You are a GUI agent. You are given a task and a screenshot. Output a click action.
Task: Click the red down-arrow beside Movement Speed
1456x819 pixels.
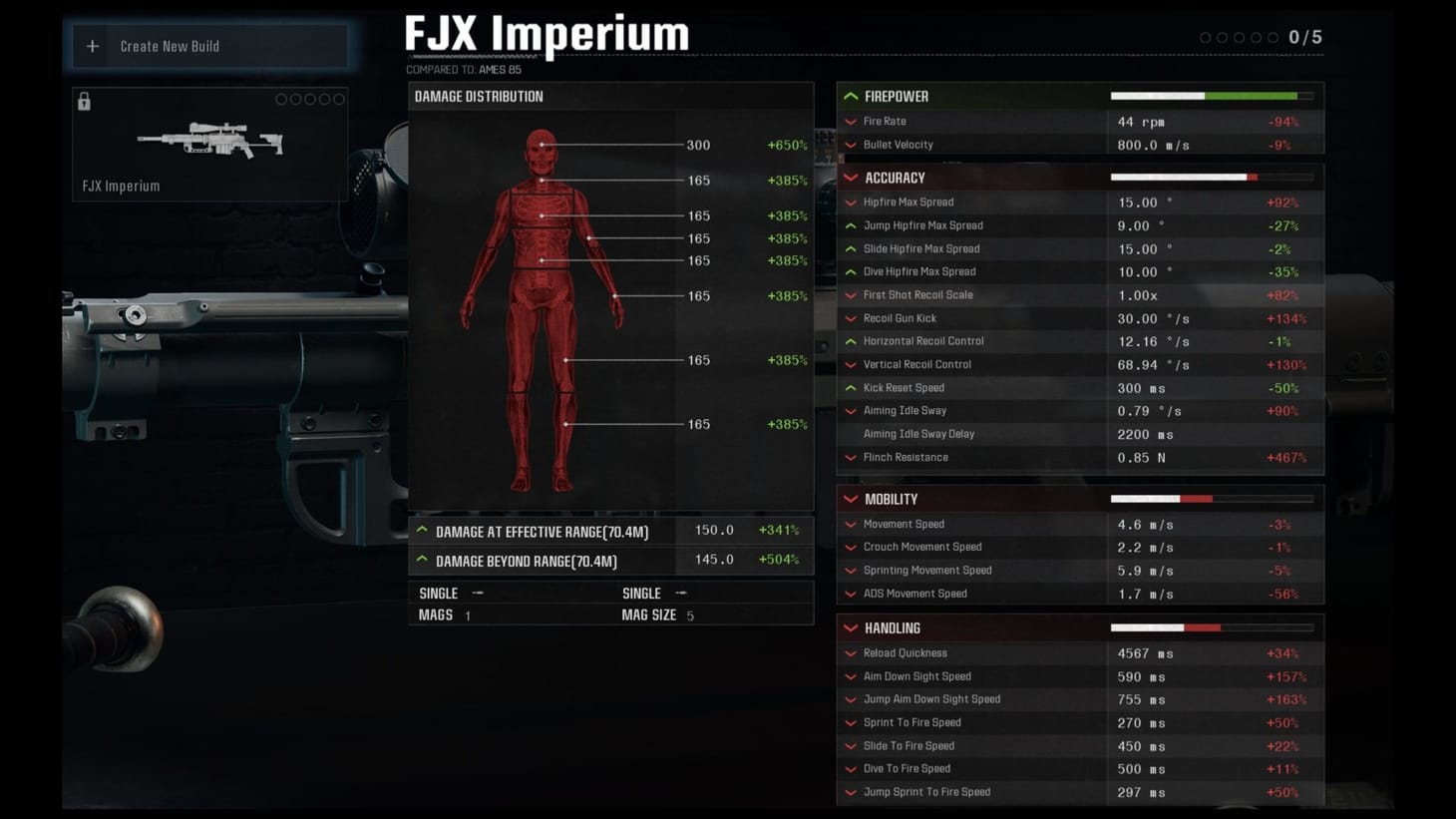(851, 524)
